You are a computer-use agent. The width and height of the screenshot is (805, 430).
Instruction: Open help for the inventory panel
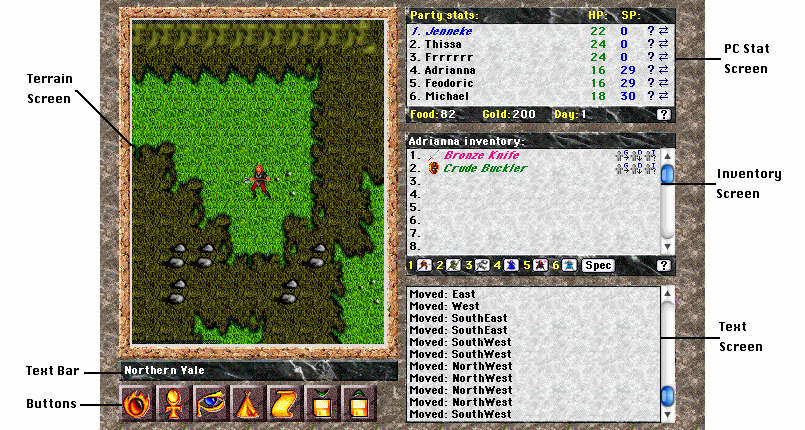click(663, 265)
